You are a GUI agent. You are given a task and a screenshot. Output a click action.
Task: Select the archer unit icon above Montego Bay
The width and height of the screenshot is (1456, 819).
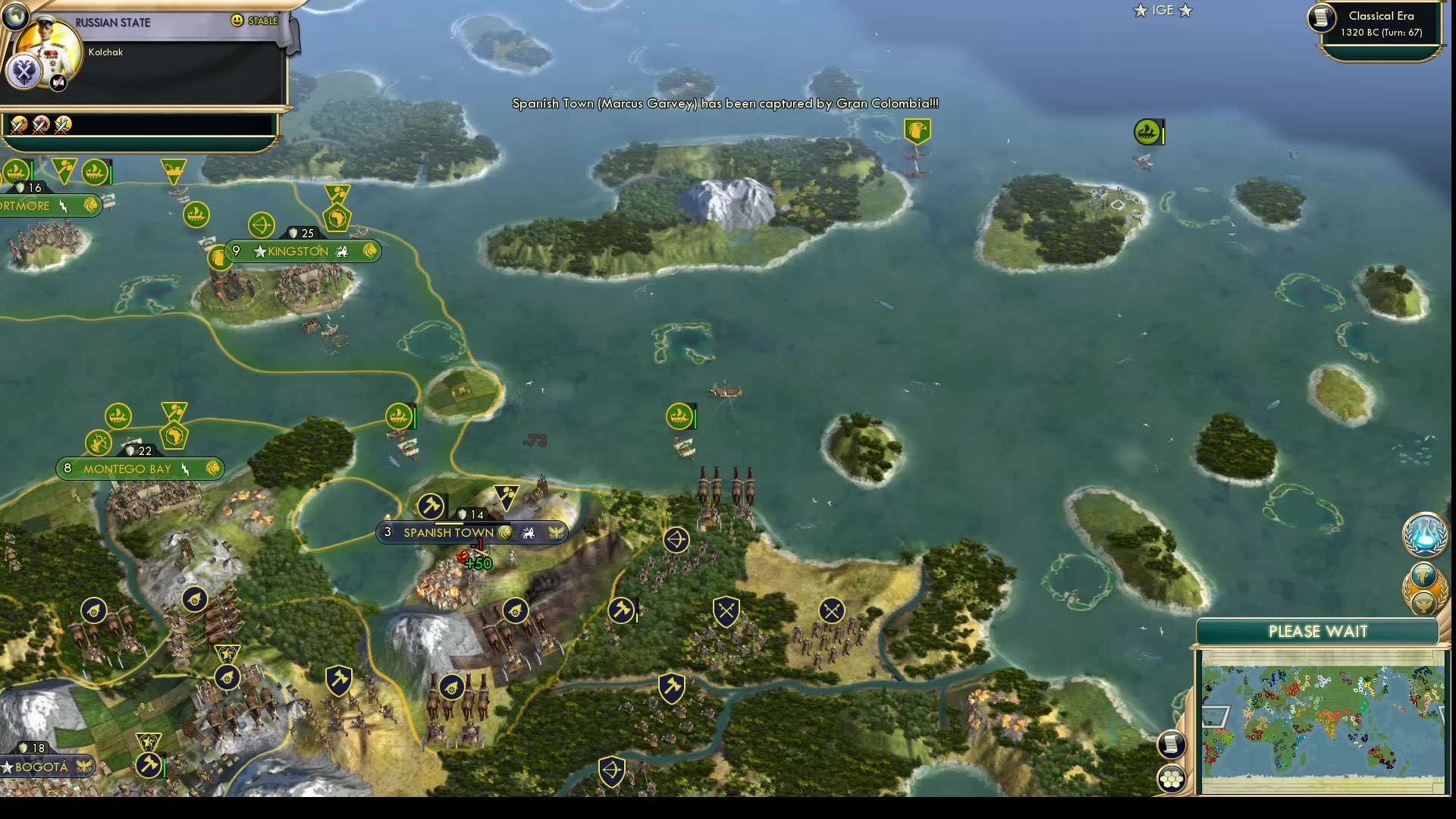click(99, 442)
